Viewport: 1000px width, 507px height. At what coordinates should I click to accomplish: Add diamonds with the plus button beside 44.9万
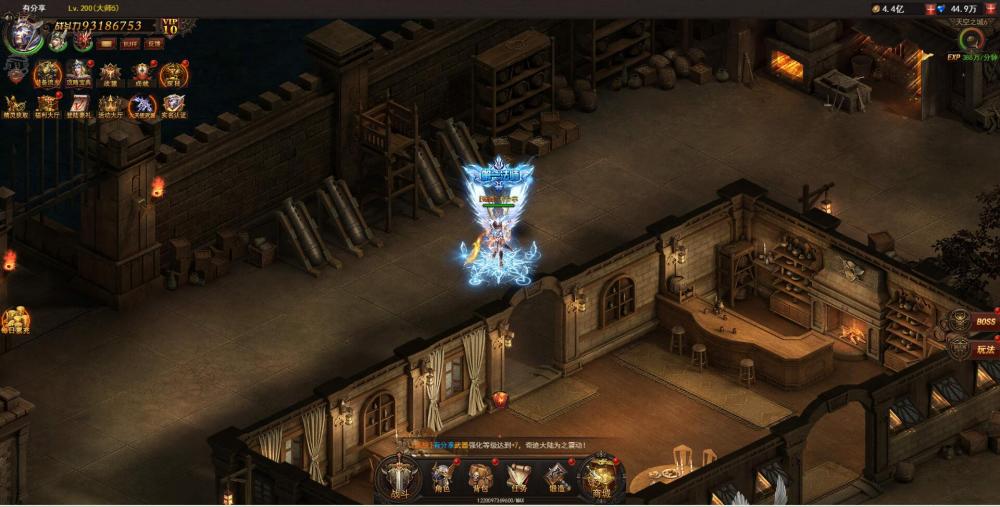pyautogui.click(x=992, y=8)
